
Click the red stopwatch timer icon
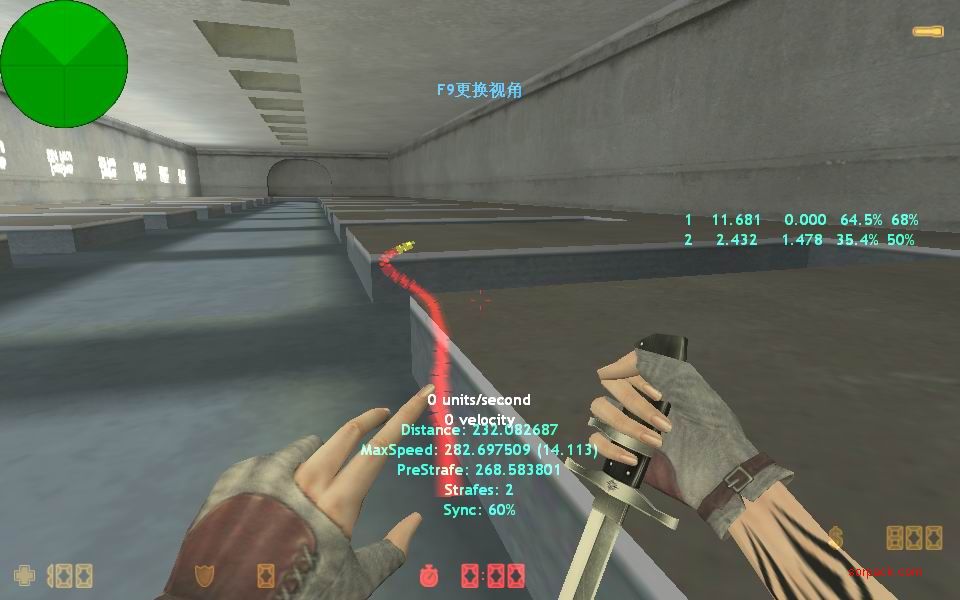[429, 576]
